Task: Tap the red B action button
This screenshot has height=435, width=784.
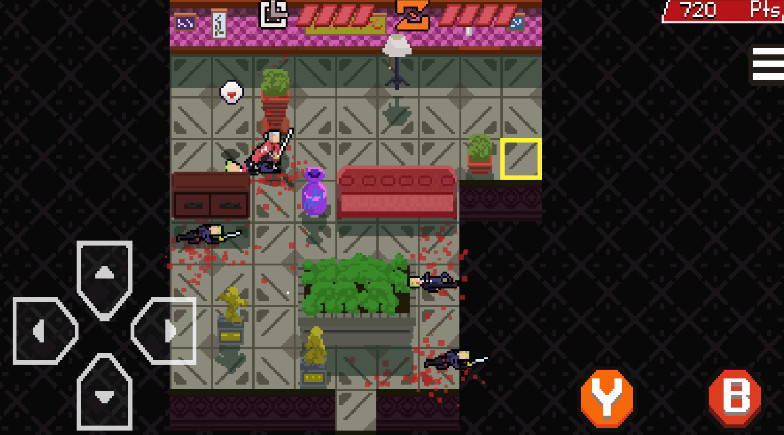Action: pyautogui.click(x=734, y=398)
